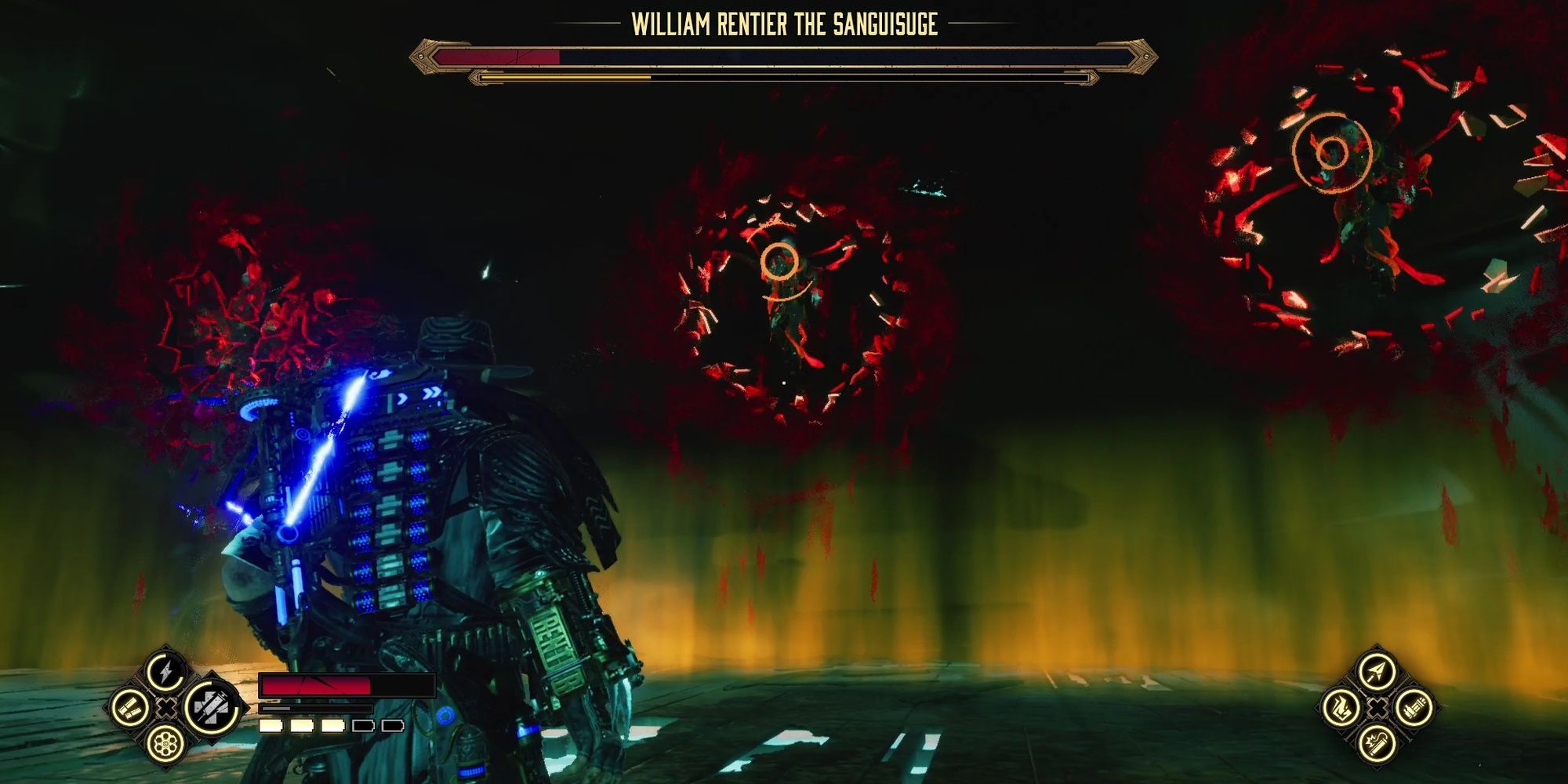Click the X center of the left ability diamond
This screenshot has width=1568, height=784.
[167, 709]
